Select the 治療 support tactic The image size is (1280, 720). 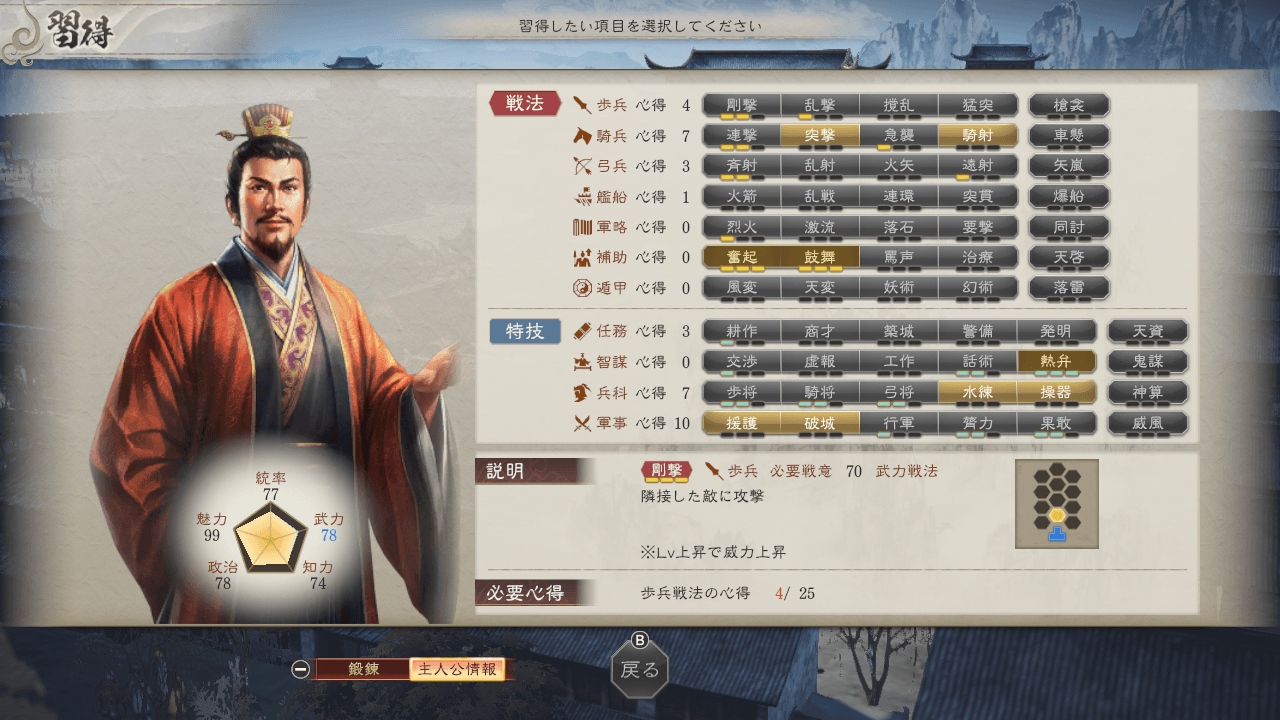[x=977, y=257]
